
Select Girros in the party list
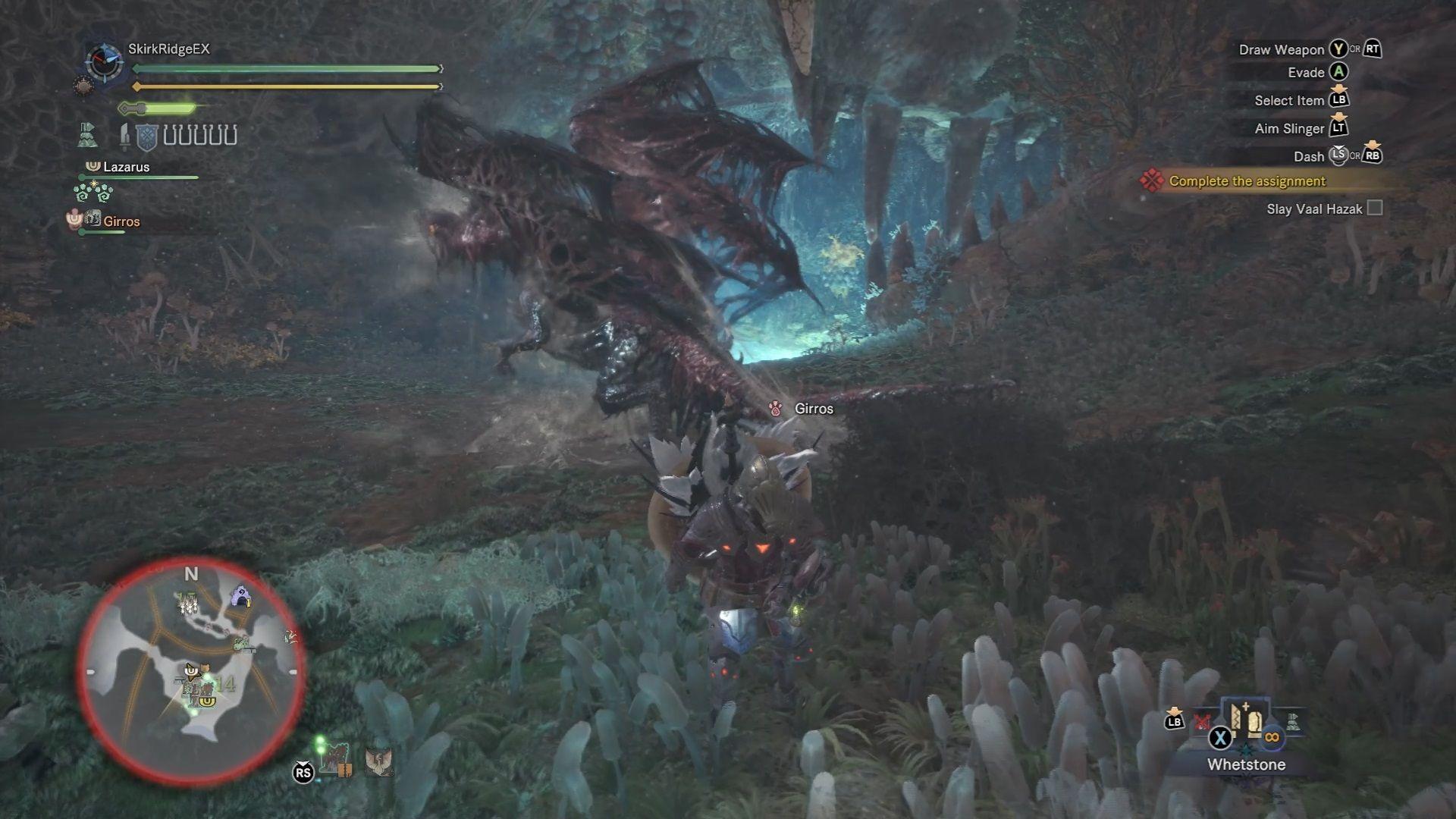pyautogui.click(x=121, y=221)
